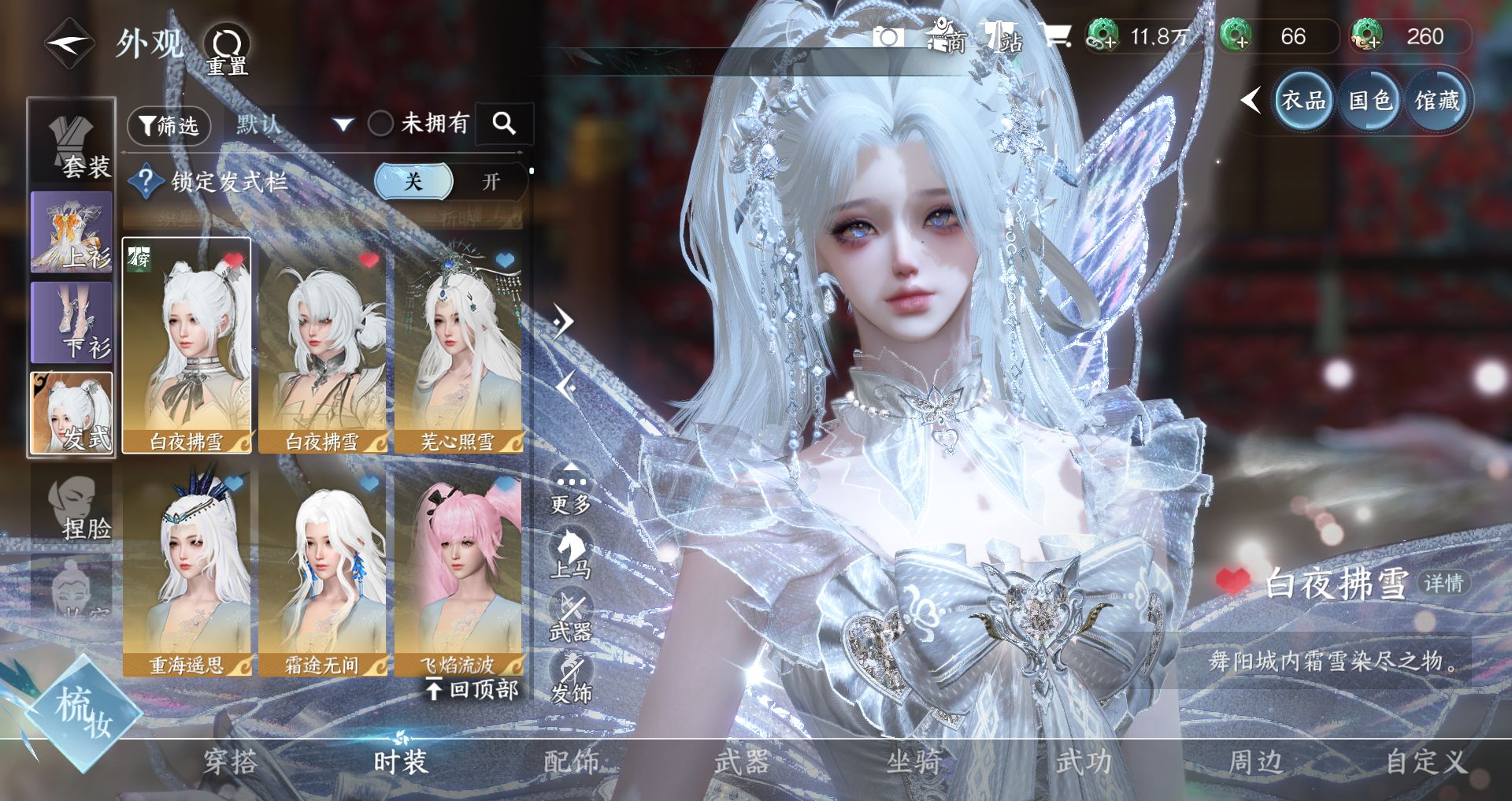Switch to the 配饰 accessories tab
This screenshot has width=1512, height=801.
572,762
